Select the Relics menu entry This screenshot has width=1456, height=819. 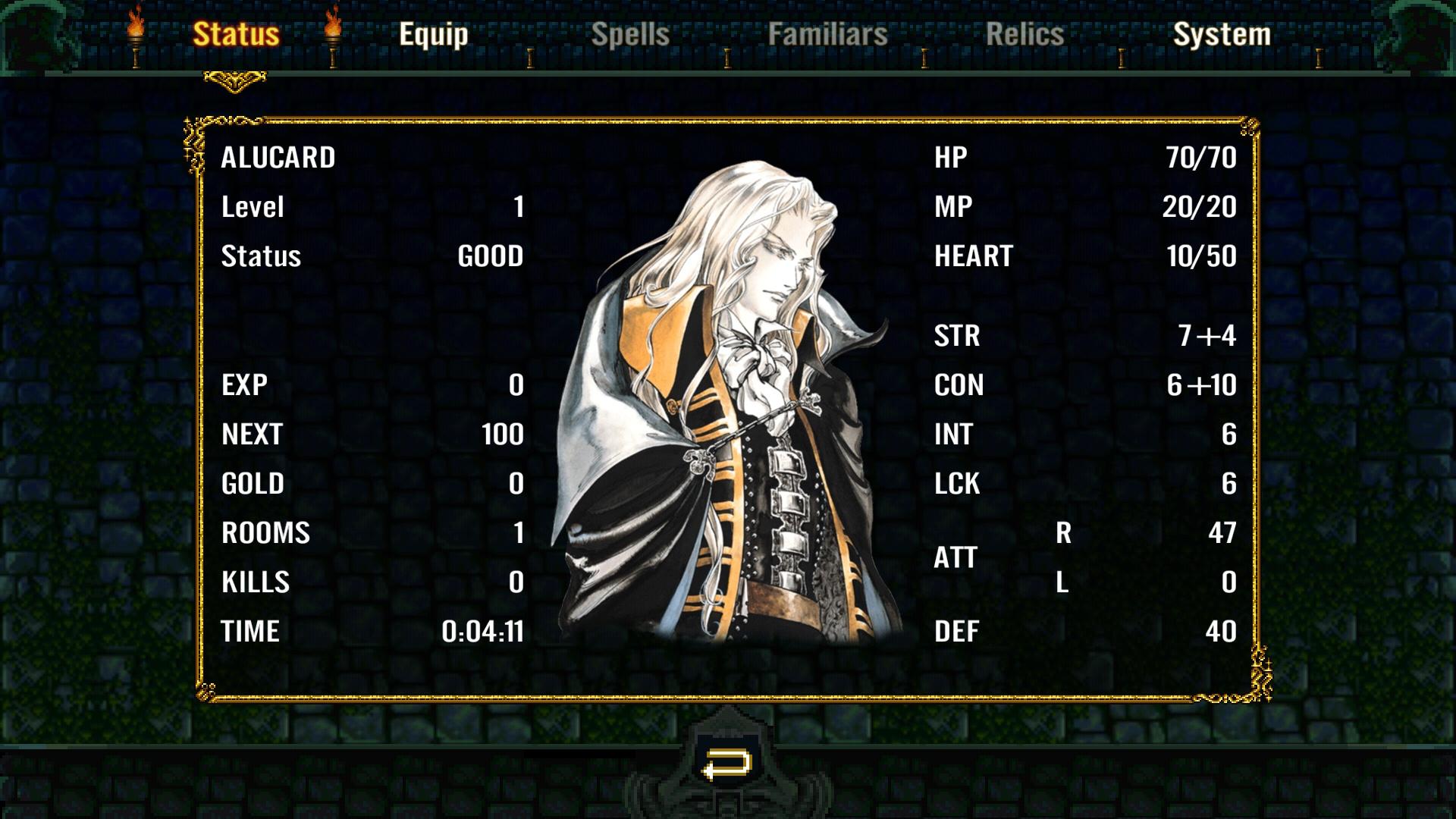pos(1023,33)
